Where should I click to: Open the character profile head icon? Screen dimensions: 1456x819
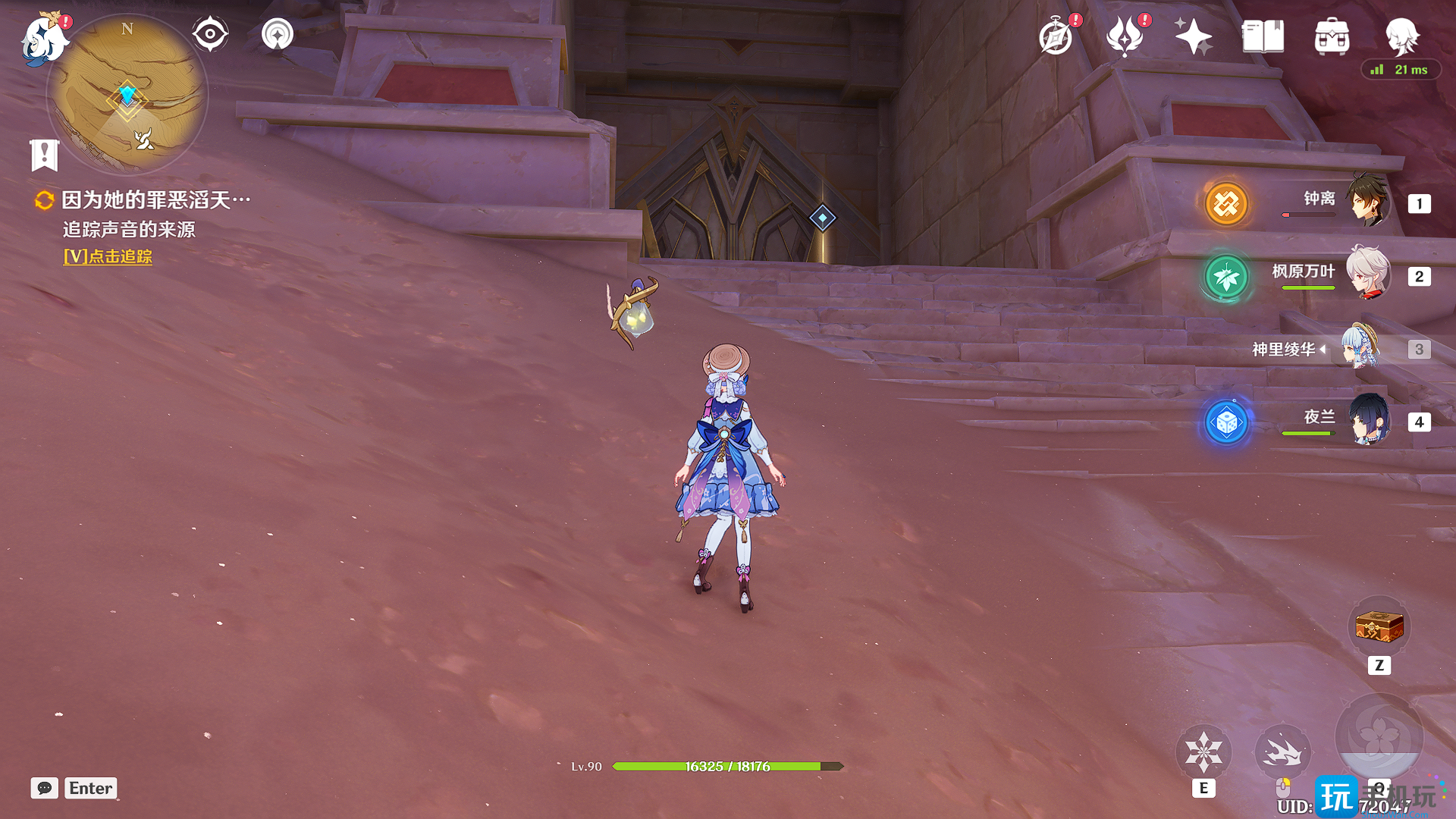(x=1401, y=35)
